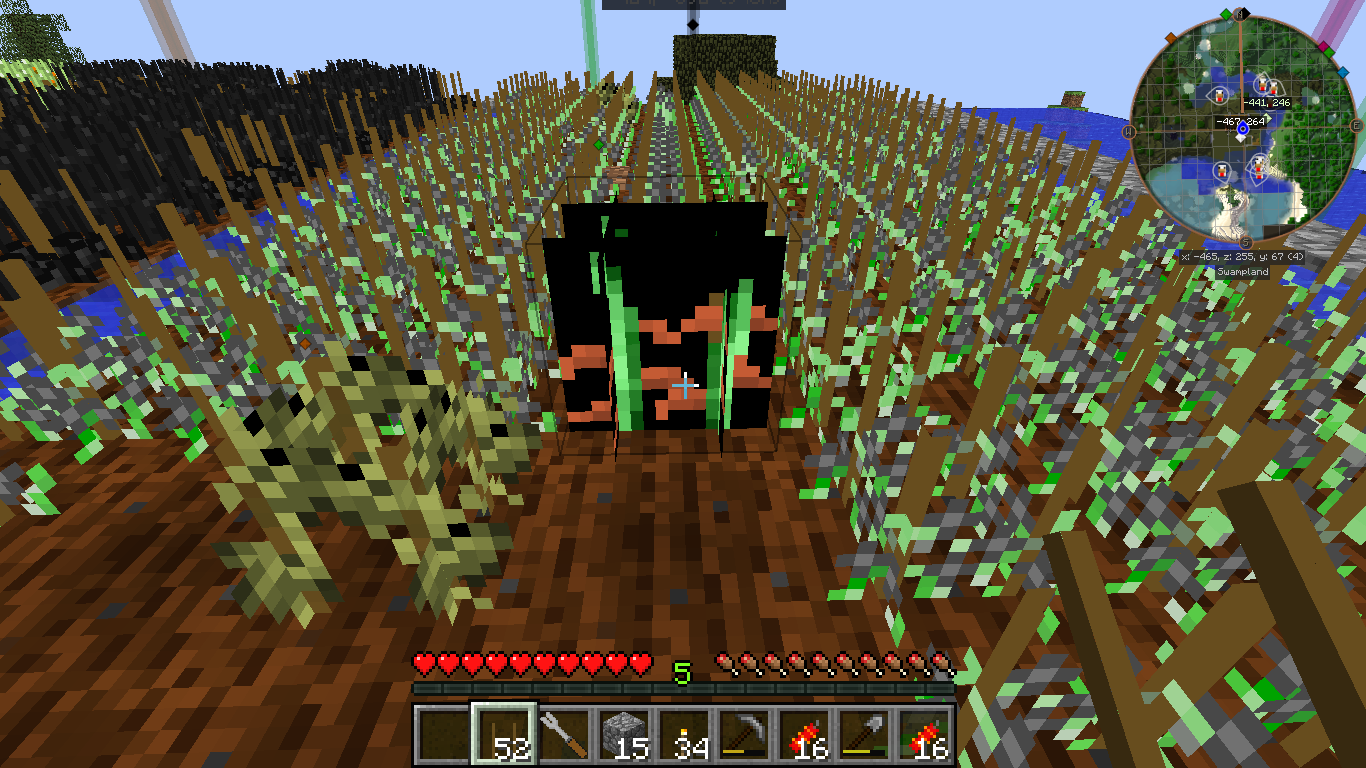This screenshot has width=1366, height=768.
Task: Select the hand rake tool slot
Action: [x=563, y=735]
